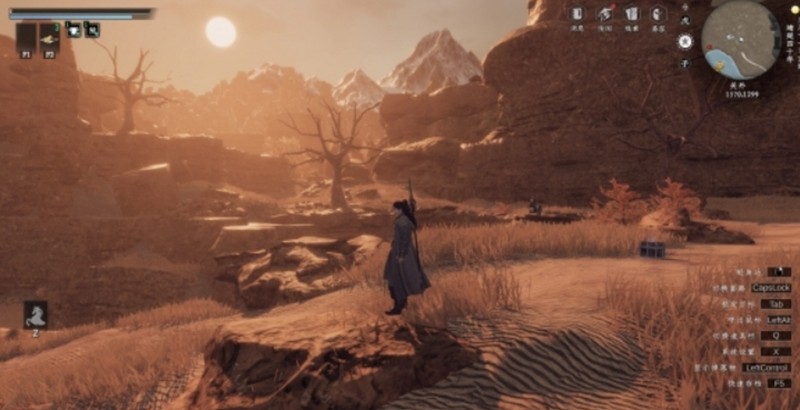Viewport: 800px width, 410px height.
Task: Select the empty F1 quick slot
Action: coord(27,39)
